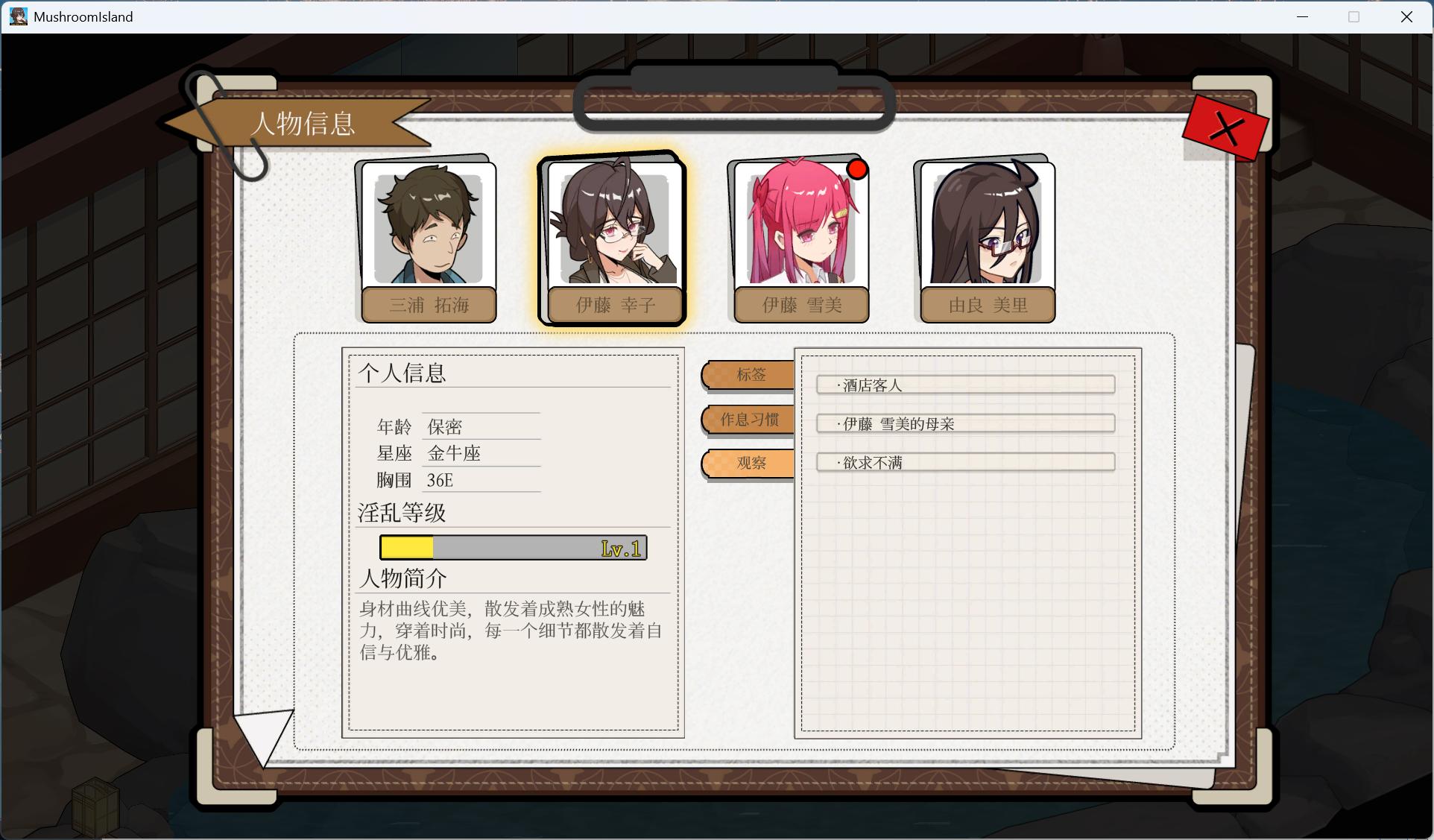Open the 作息习惯 section

coord(748,420)
